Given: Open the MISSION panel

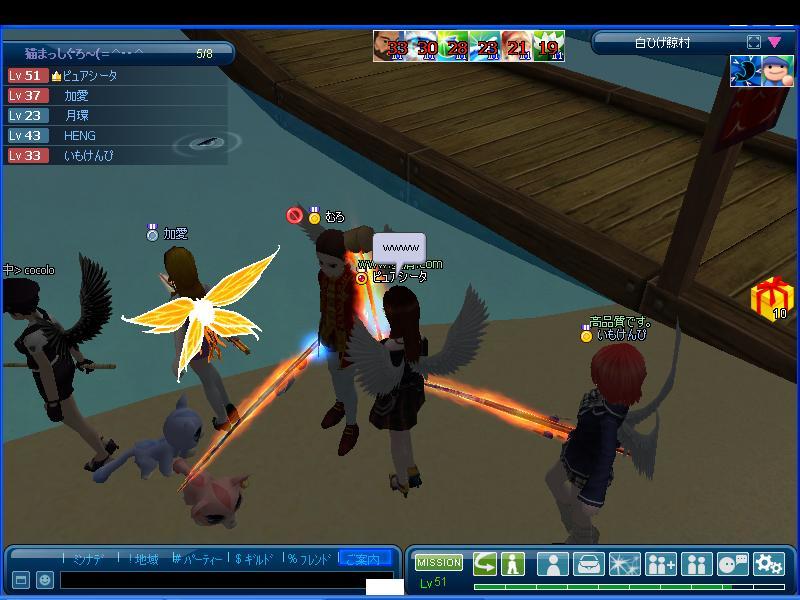Looking at the screenshot, I should tap(439, 563).
